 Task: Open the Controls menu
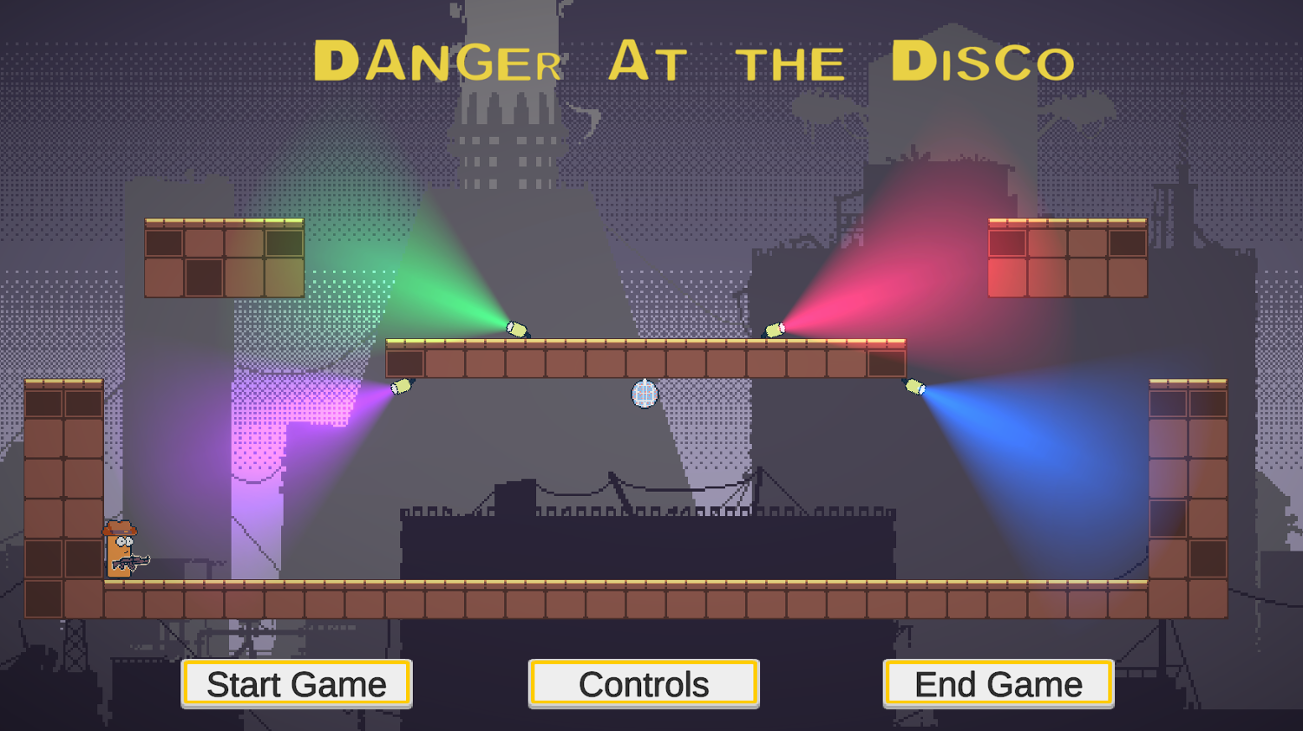coord(644,684)
